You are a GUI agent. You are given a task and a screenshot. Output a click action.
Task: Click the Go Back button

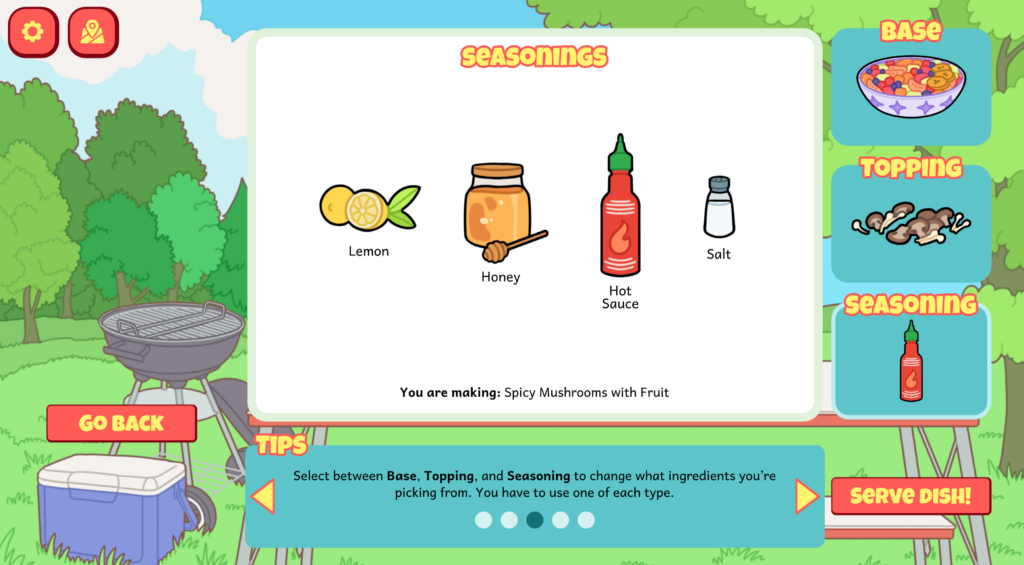pos(121,423)
